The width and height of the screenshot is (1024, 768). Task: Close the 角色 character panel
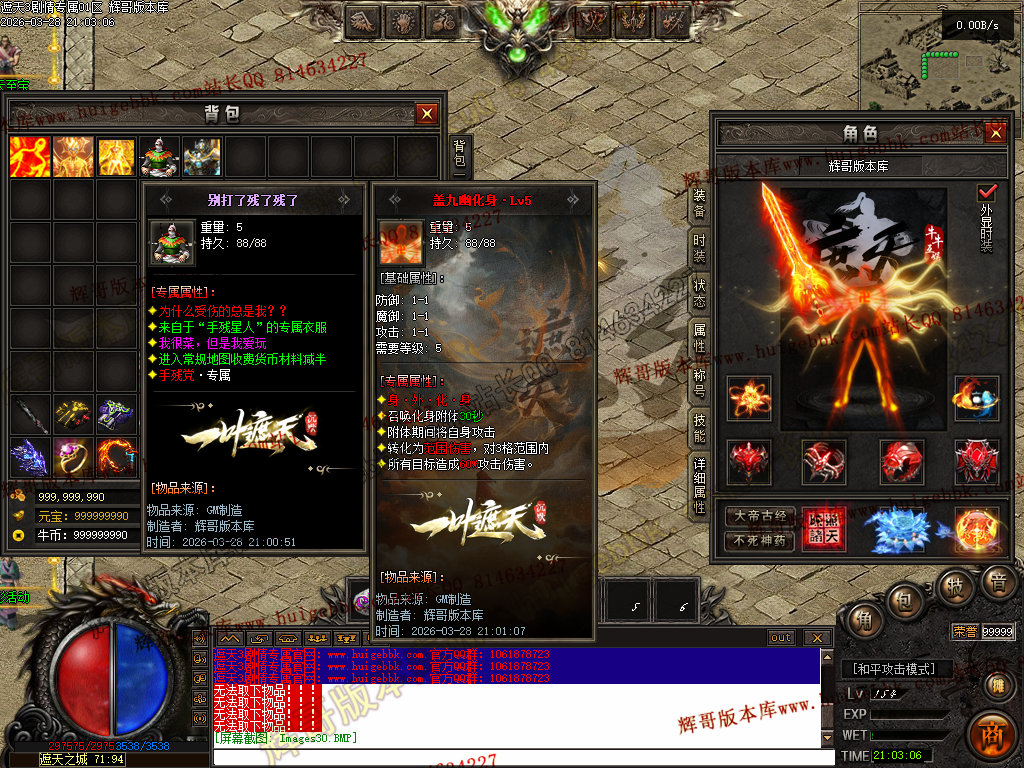pyautogui.click(x=994, y=133)
